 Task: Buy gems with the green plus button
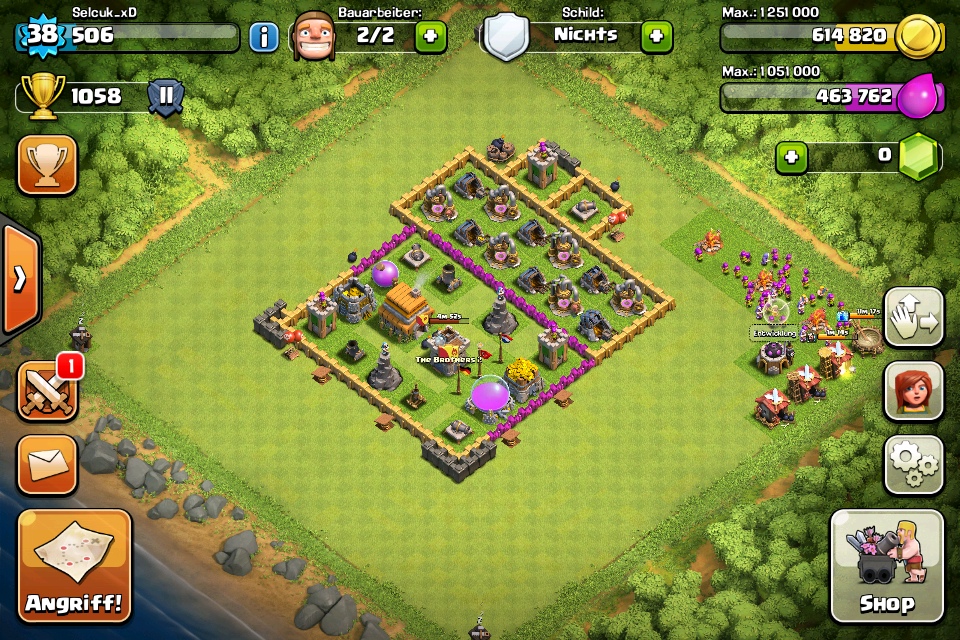(x=791, y=157)
